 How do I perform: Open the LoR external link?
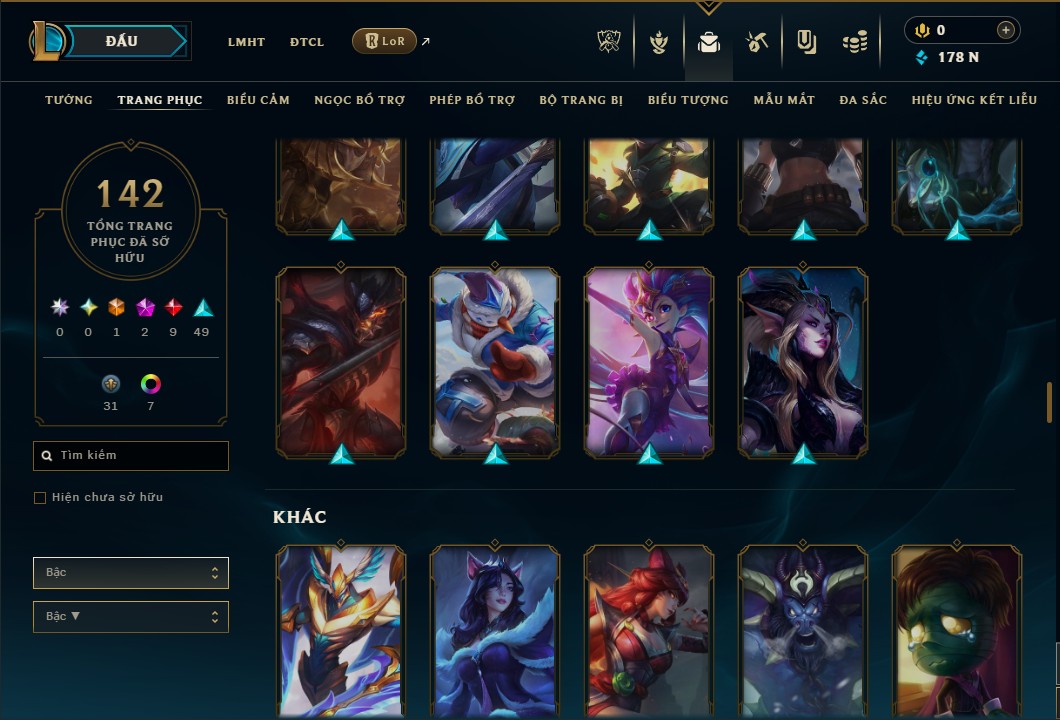click(x=385, y=41)
